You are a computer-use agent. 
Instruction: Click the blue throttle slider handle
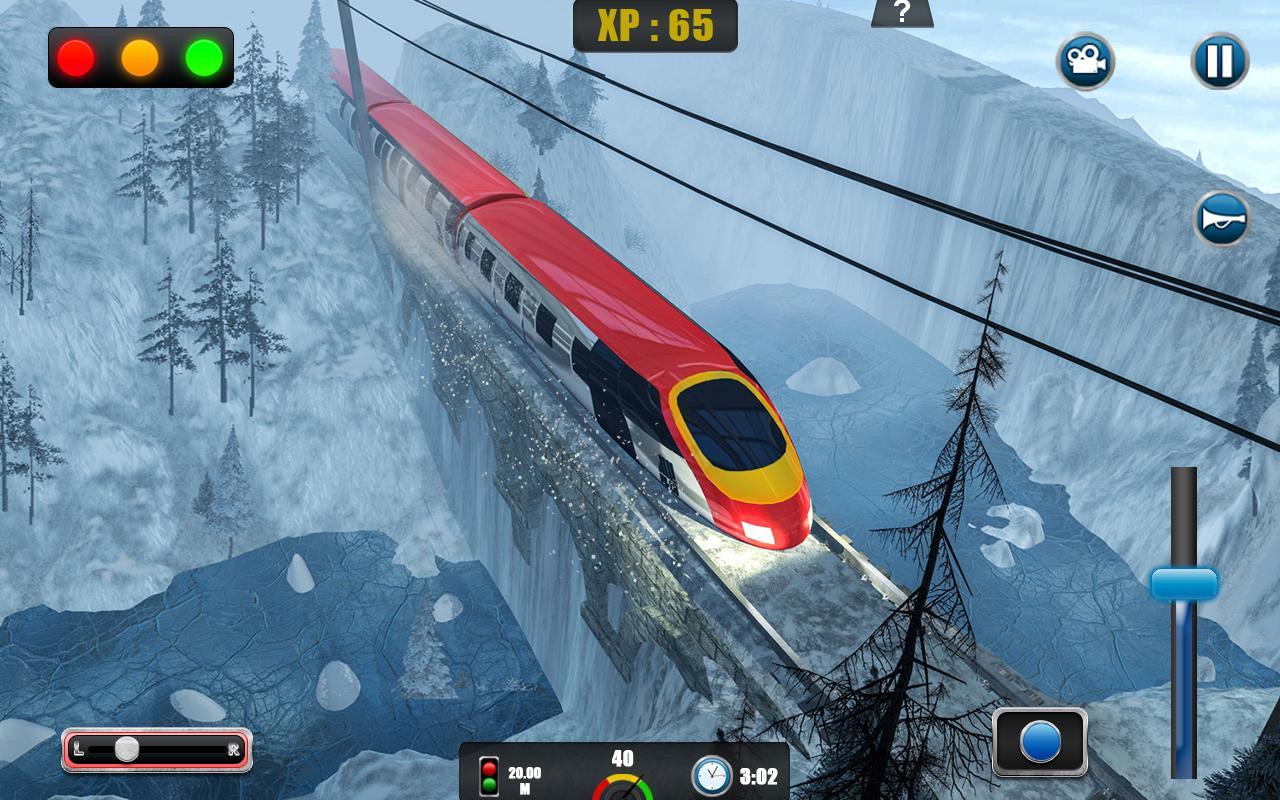pos(1184,584)
